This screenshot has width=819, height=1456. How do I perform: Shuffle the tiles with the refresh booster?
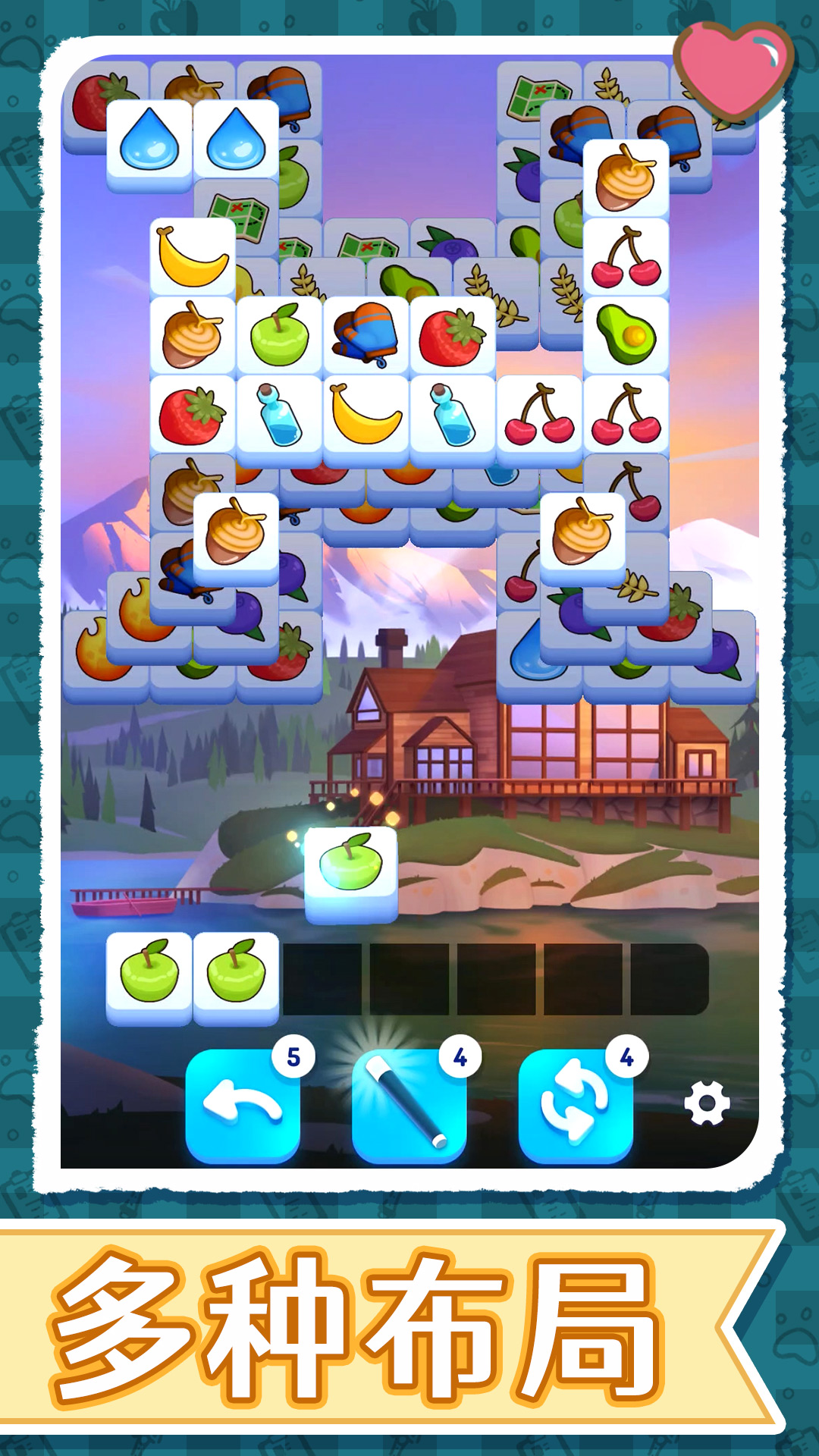575,1106
